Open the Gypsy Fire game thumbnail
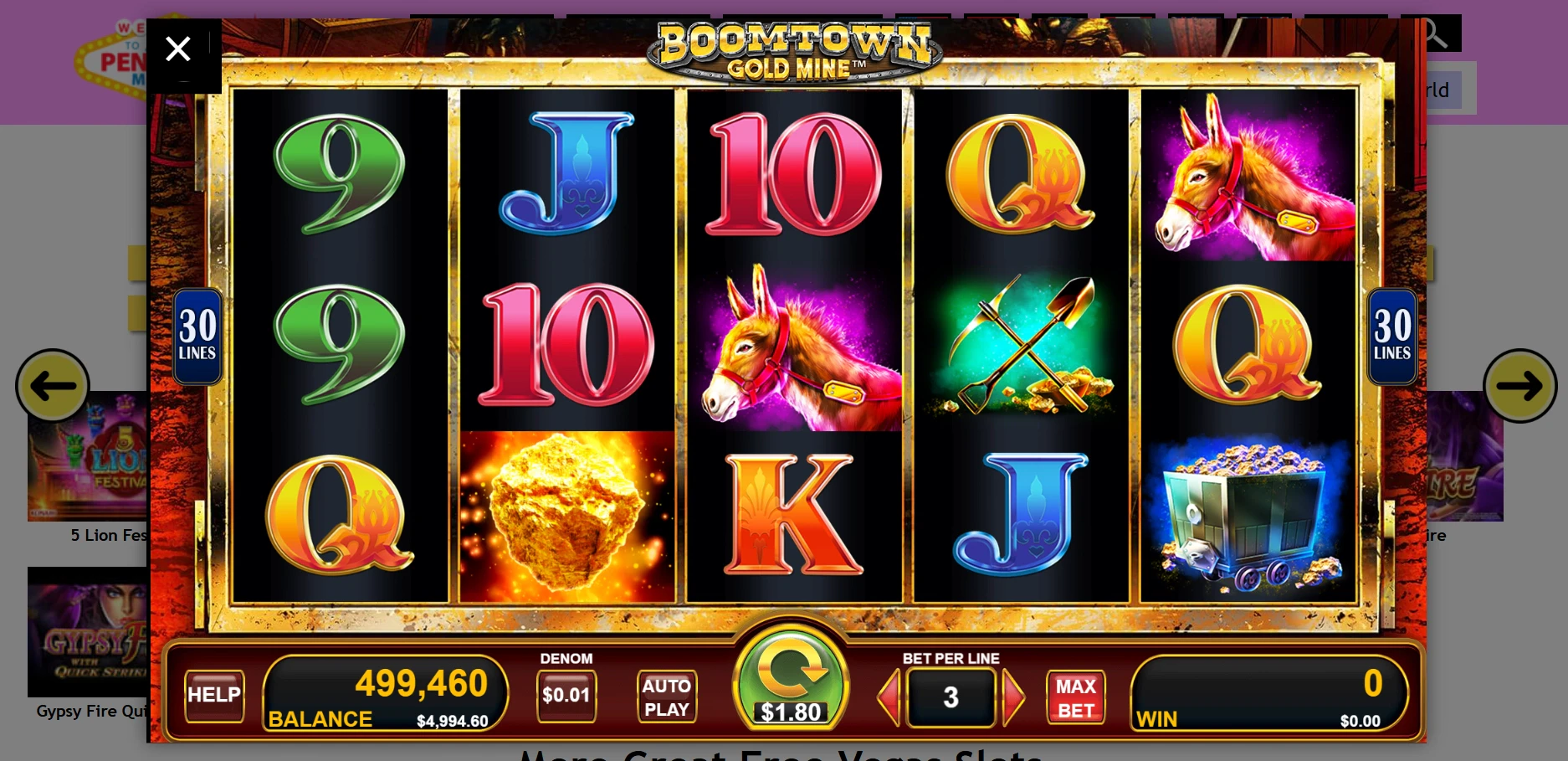This screenshot has width=1568, height=761. (x=87, y=632)
